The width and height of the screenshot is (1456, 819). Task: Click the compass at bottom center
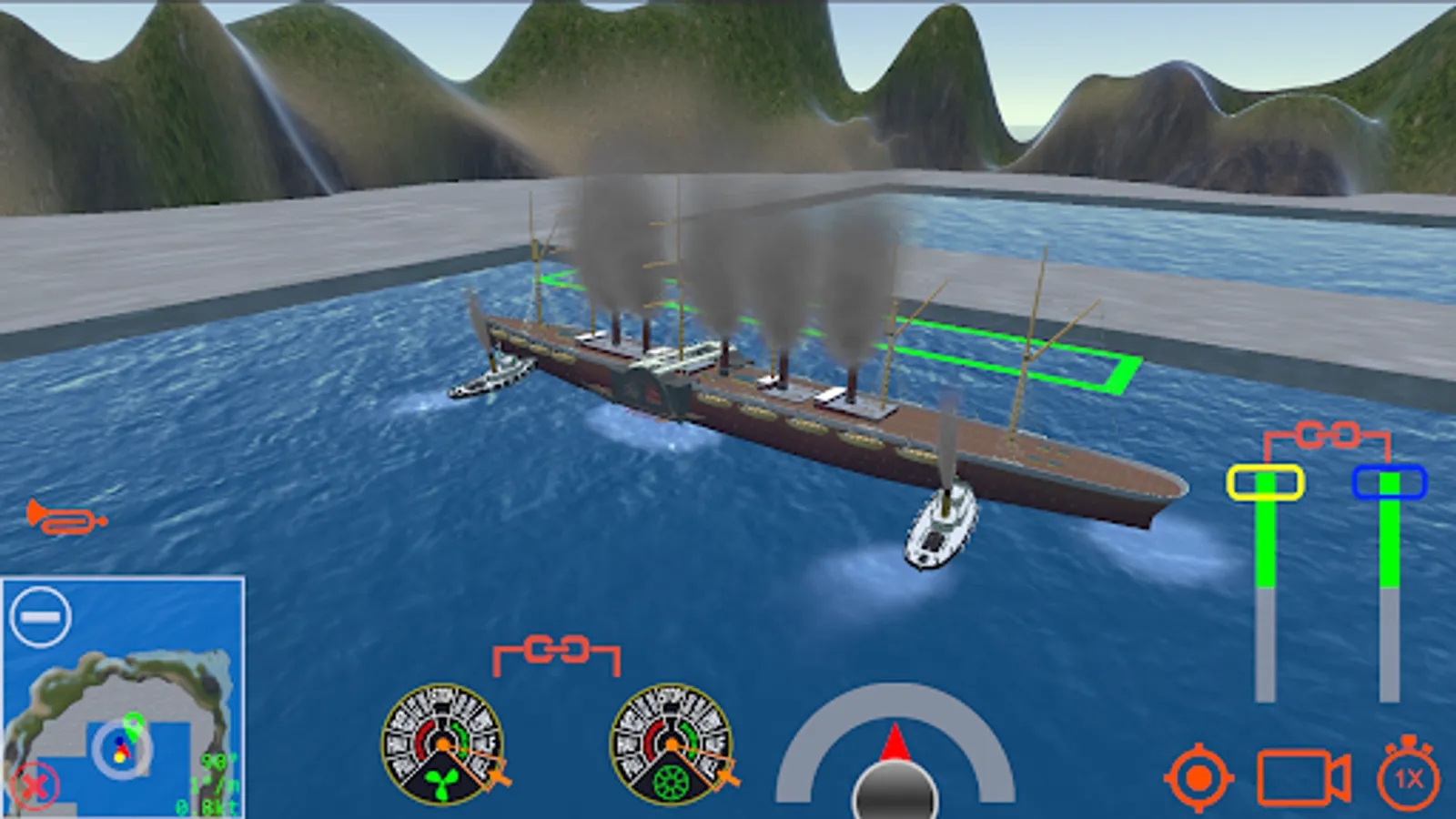tap(895, 783)
